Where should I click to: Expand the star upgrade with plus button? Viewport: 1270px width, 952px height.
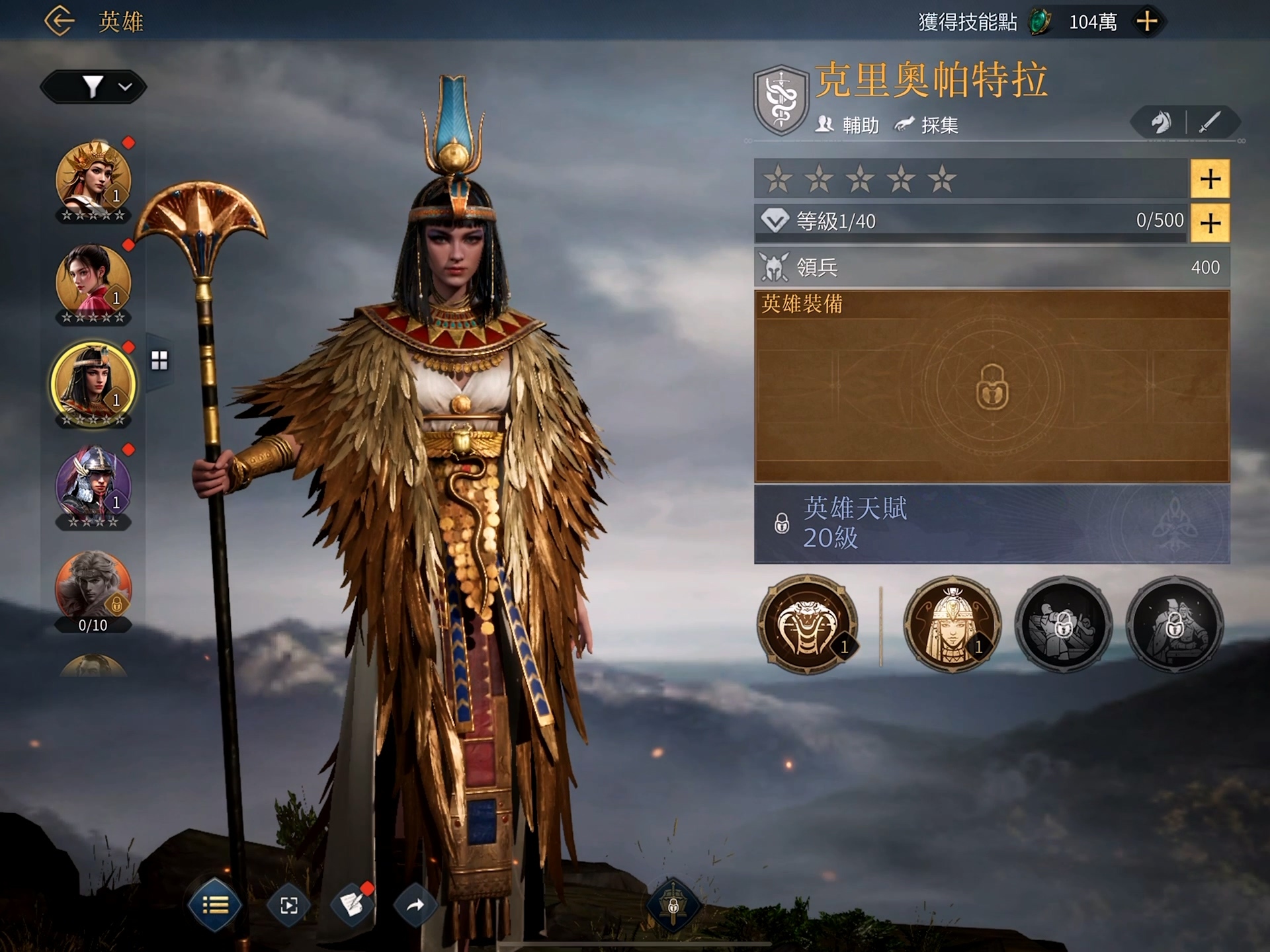pos(1210,178)
